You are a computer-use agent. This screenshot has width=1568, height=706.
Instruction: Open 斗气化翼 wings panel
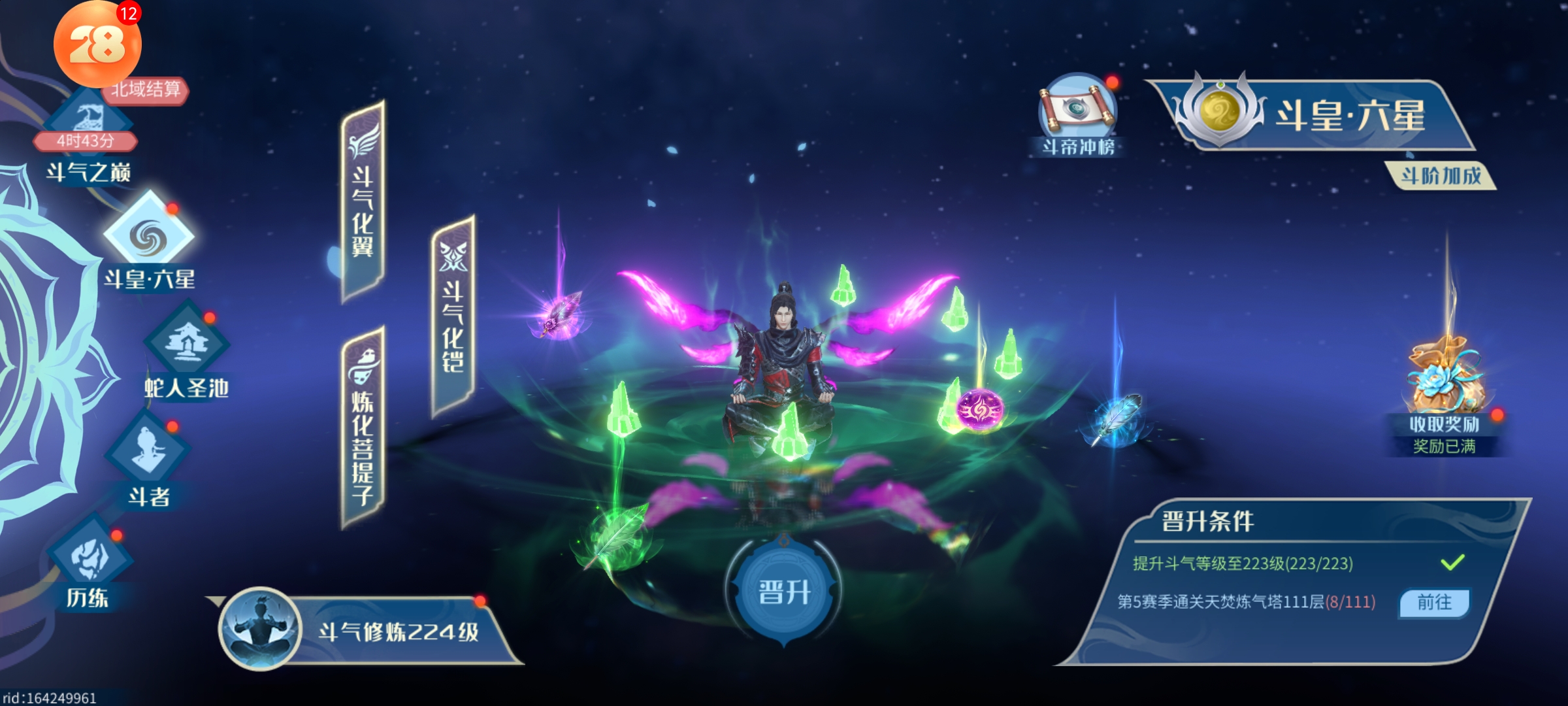tap(363, 201)
